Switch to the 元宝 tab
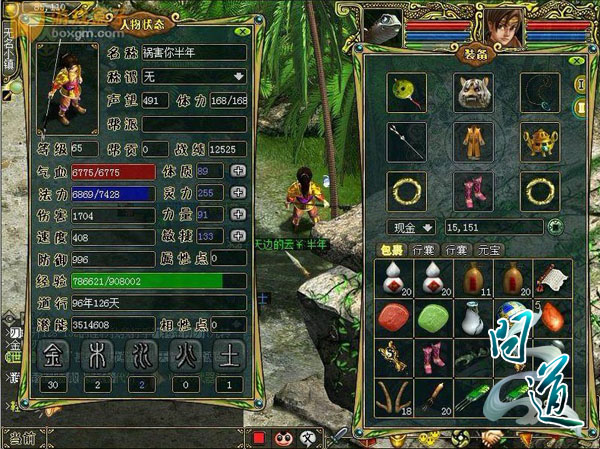 click(487, 249)
